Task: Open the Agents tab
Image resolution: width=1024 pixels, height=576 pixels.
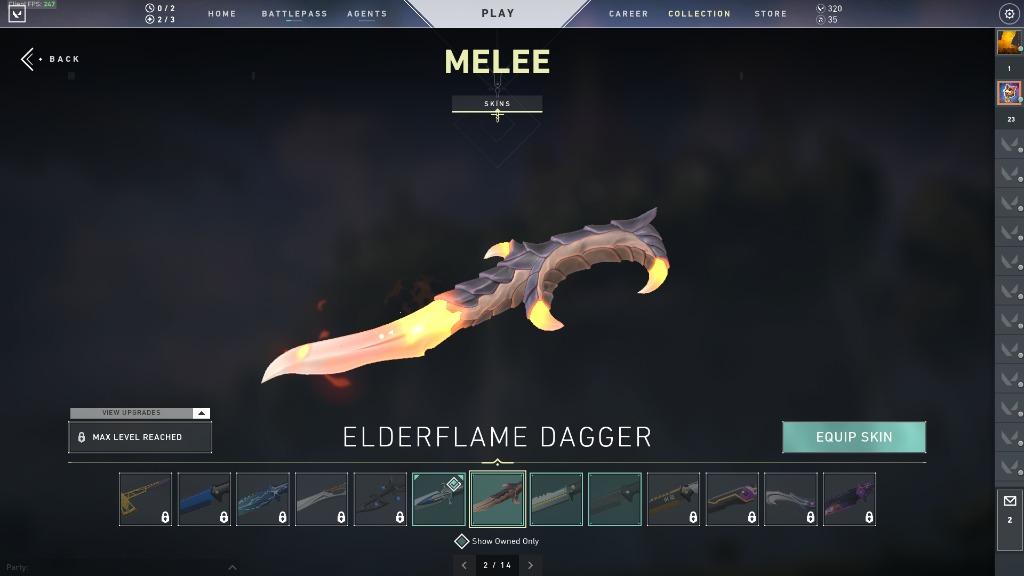Action: click(367, 14)
